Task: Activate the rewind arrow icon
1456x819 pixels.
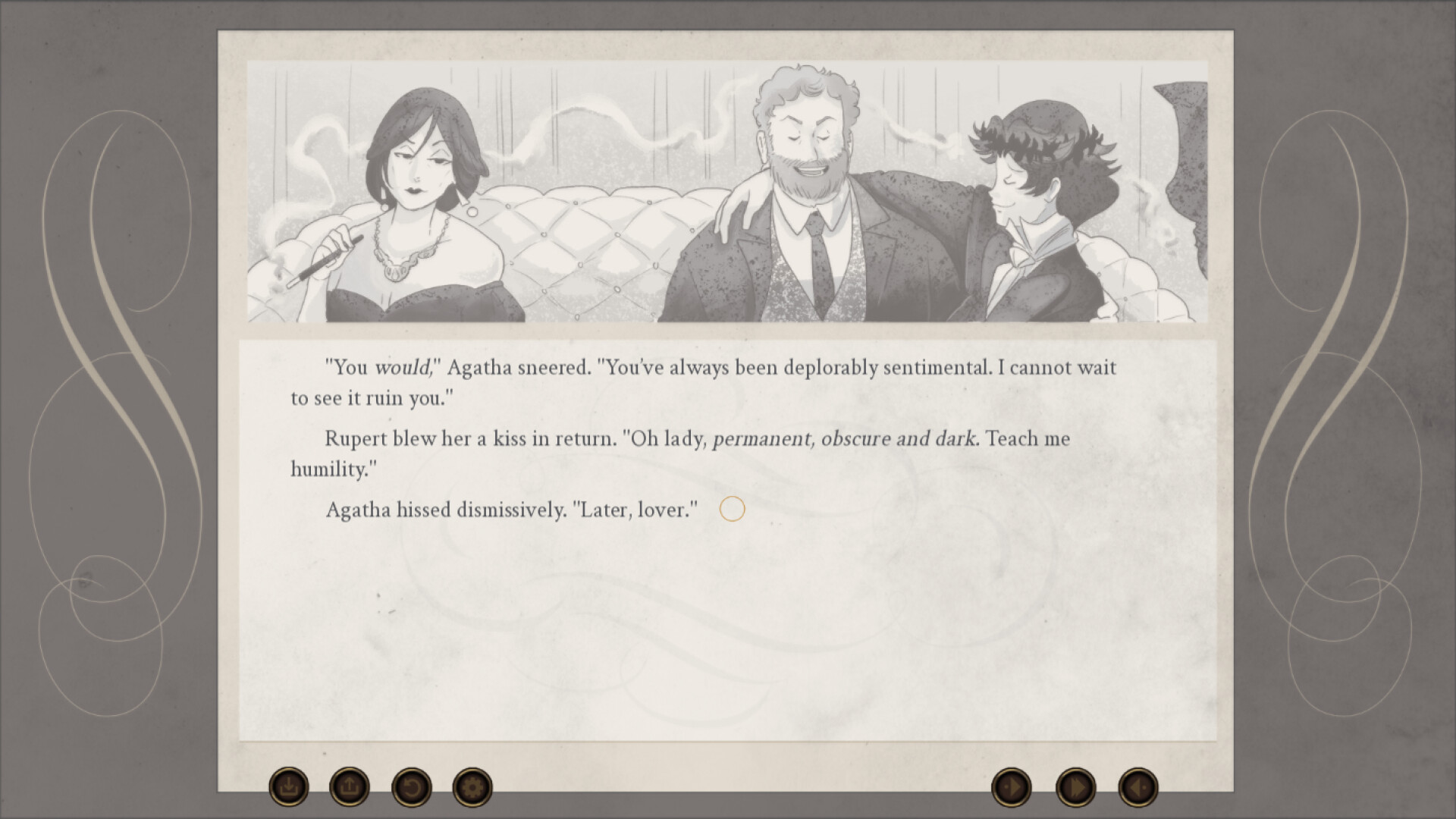Action: pyautogui.click(x=412, y=789)
